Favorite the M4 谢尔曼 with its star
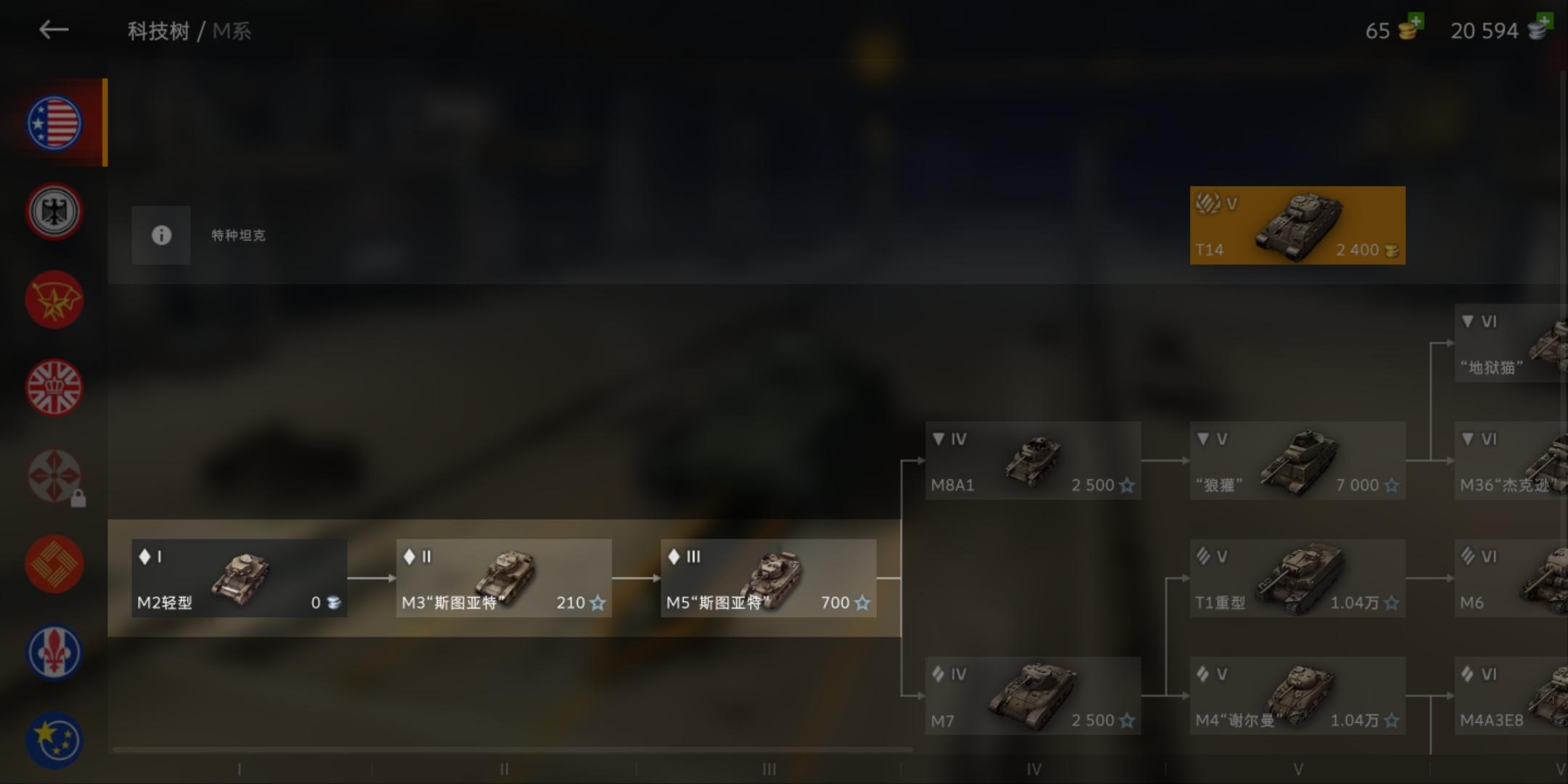This screenshot has height=784, width=1568. point(1392,720)
